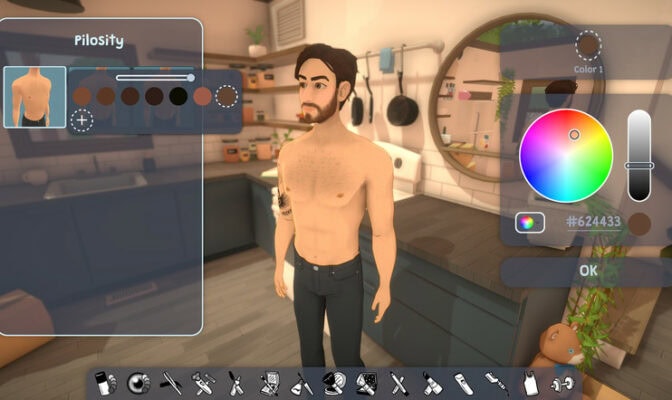Open the electric razor category
Image resolution: width=672 pixels, height=400 pixels.
click(462, 382)
